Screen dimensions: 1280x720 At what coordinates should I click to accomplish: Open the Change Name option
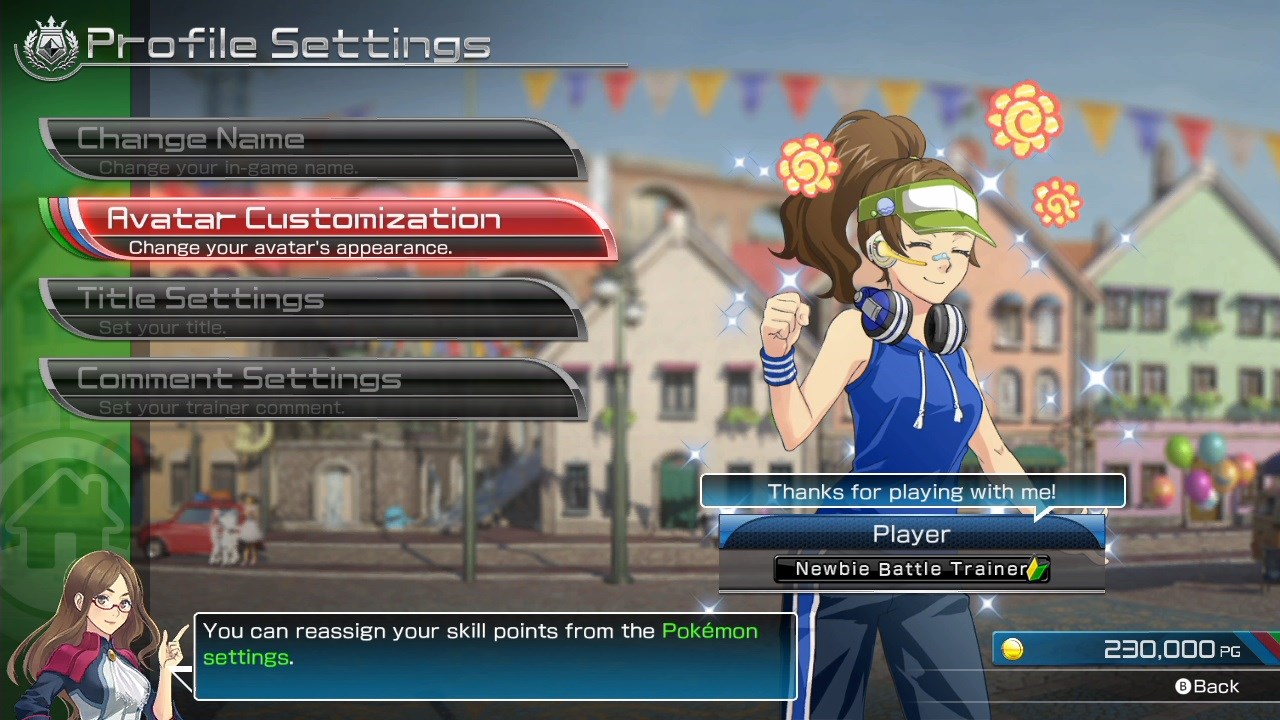point(310,149)
